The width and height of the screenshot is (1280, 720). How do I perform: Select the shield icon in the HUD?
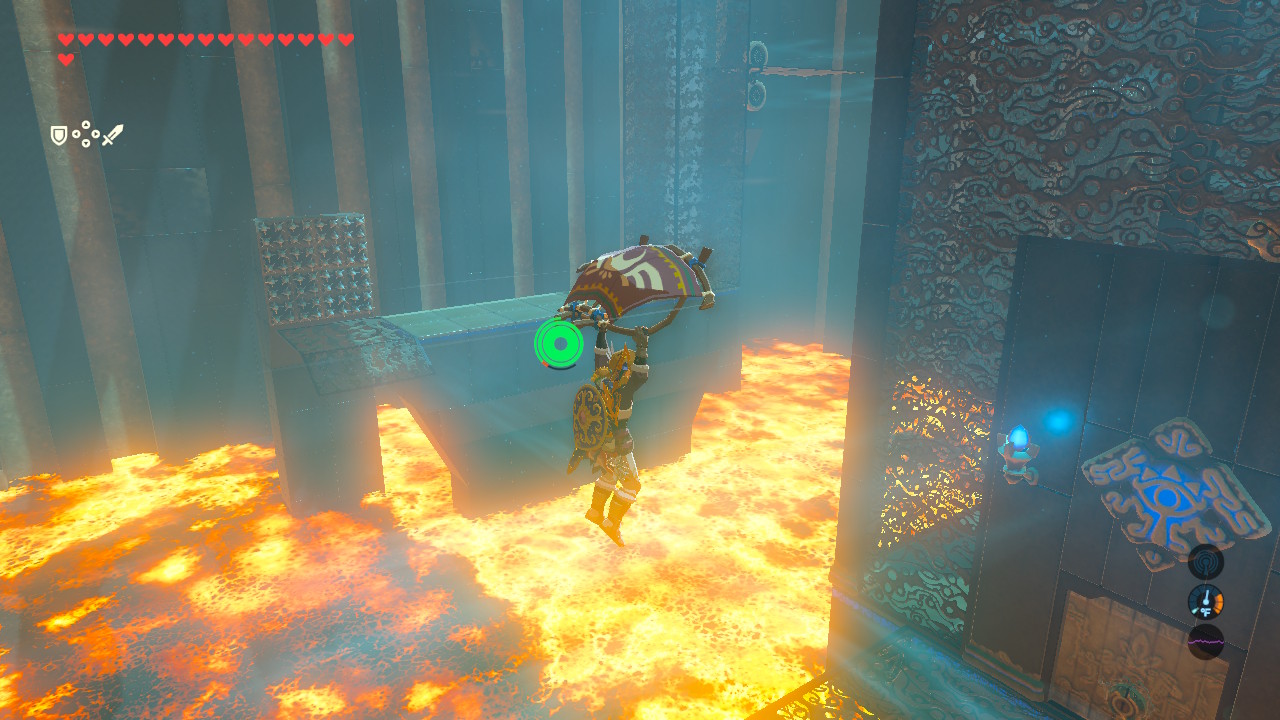click(59, 134)
